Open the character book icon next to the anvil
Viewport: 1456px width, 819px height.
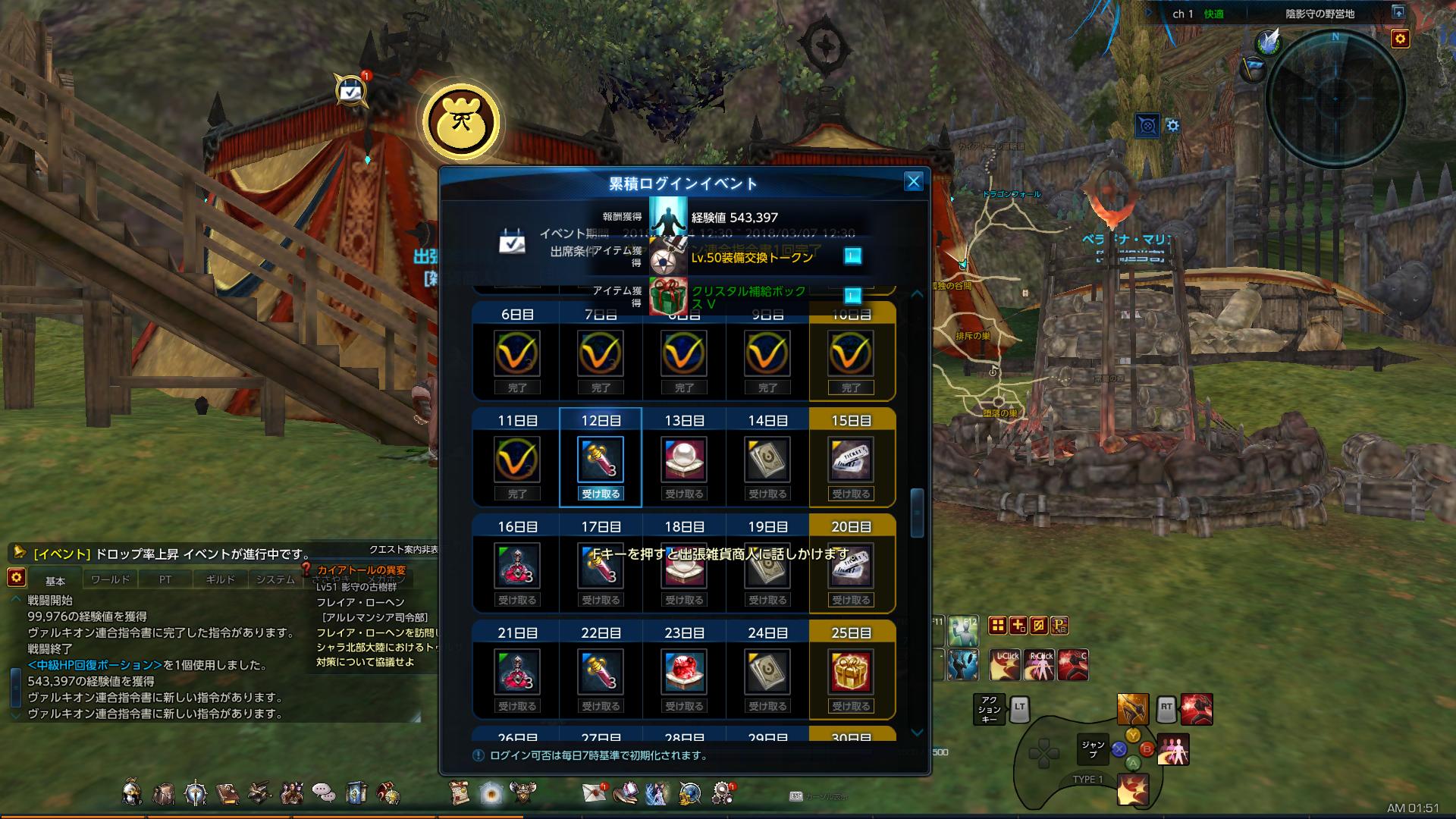pos(227,792)
